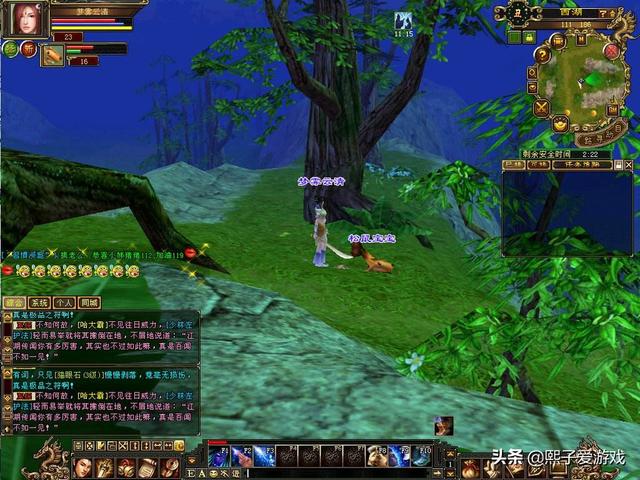Switch to the 综合 chat tab
Screen dimensions: 640x480
click(x=14, y=301)
